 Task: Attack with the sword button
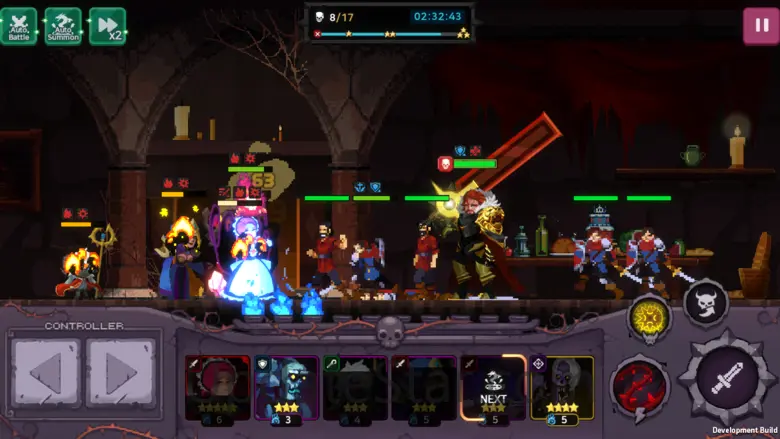click(727, 377)
